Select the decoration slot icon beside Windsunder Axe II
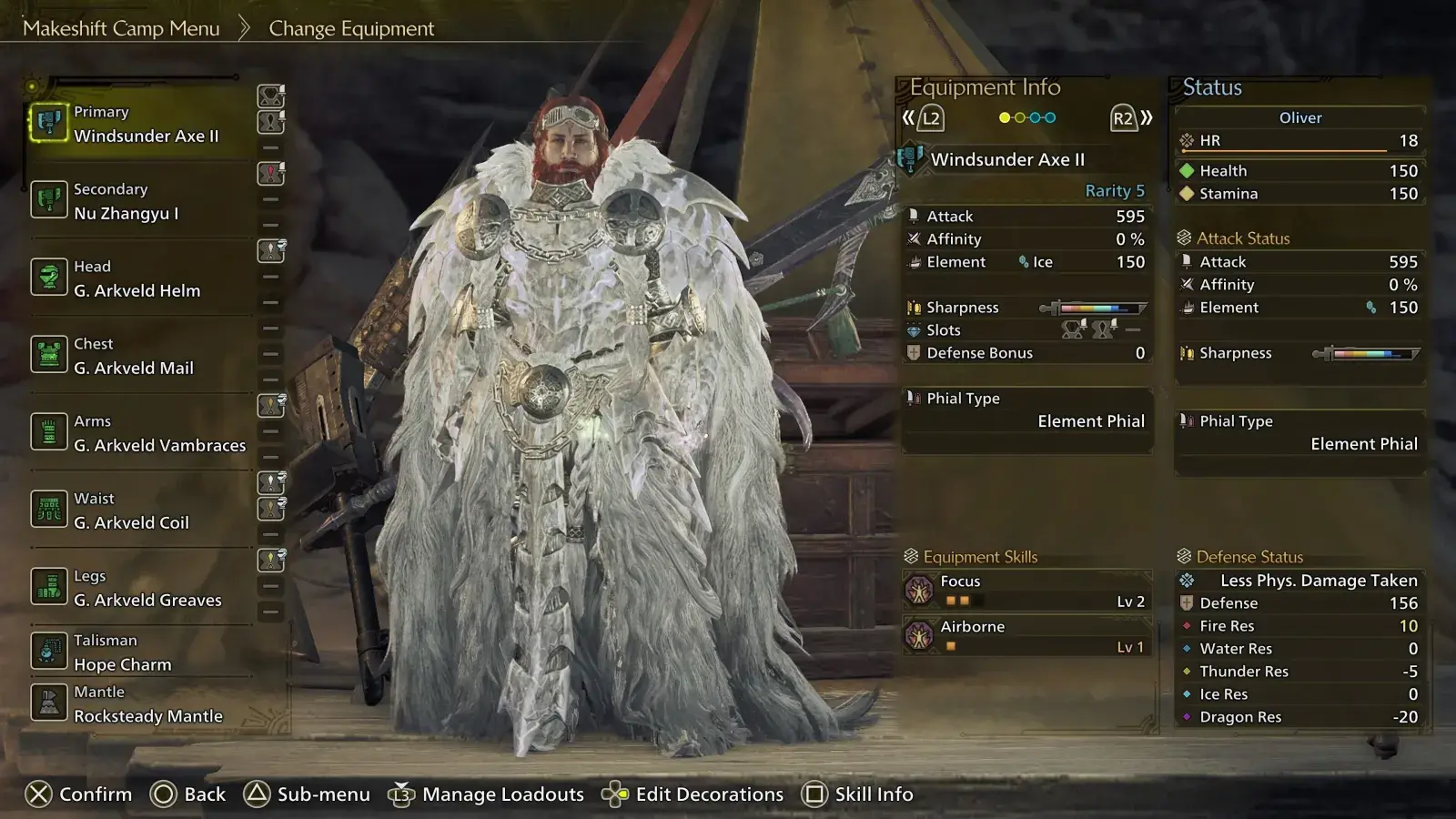 click(269, 97)
